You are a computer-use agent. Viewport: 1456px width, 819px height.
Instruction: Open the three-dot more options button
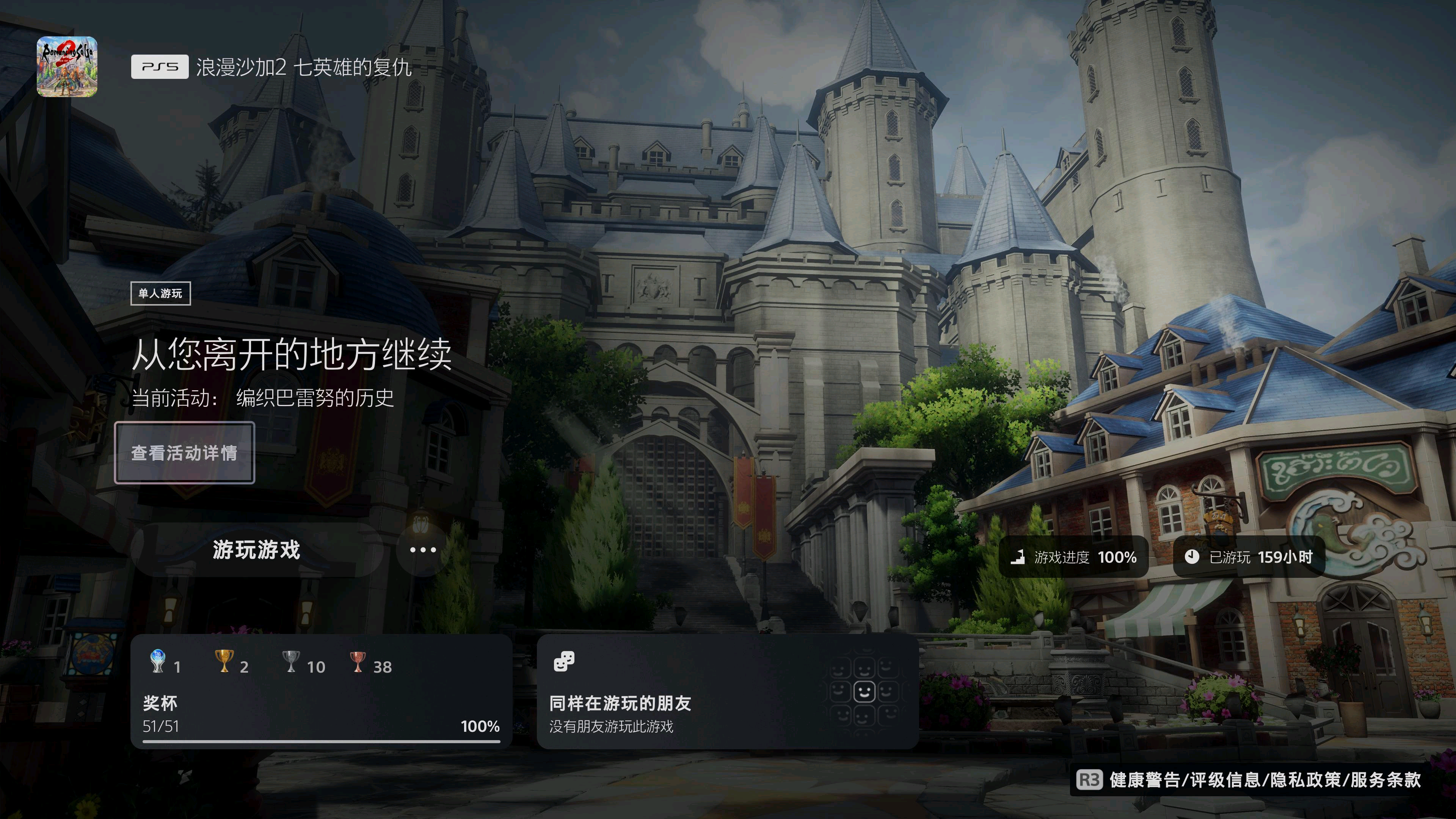tap(423, 550)
